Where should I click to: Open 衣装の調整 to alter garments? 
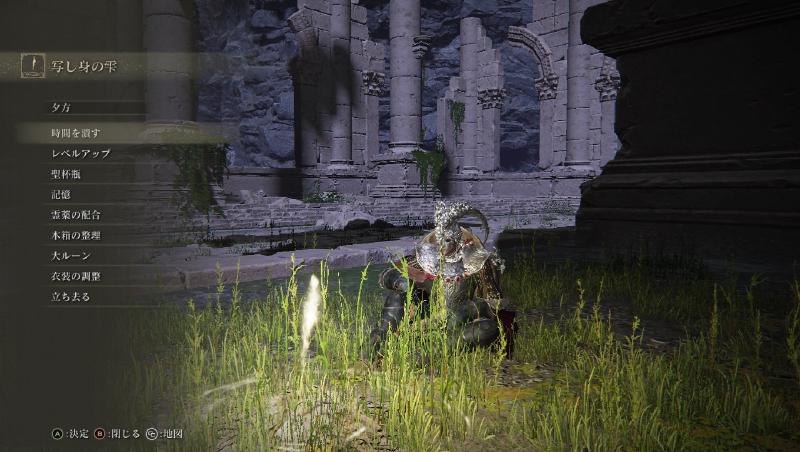76,276
